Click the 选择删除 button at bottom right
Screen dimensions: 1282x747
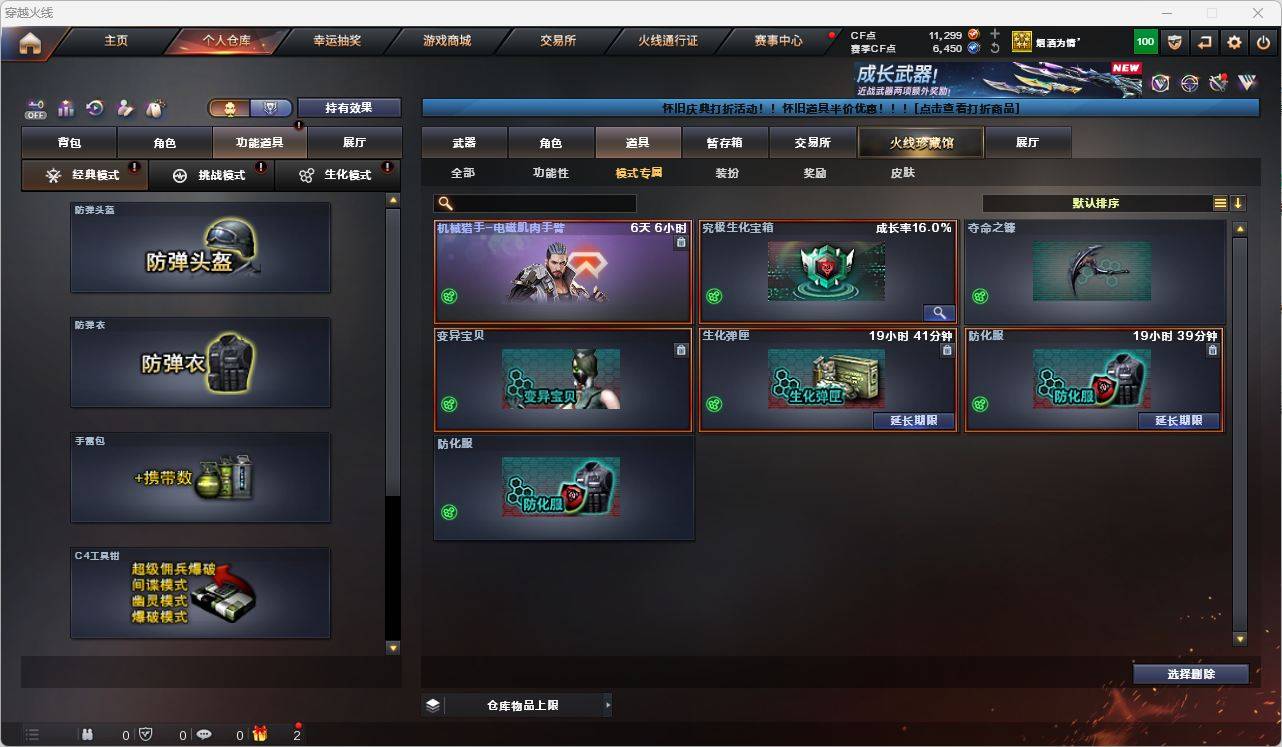pyautogui.click(x=1191, y=674)
